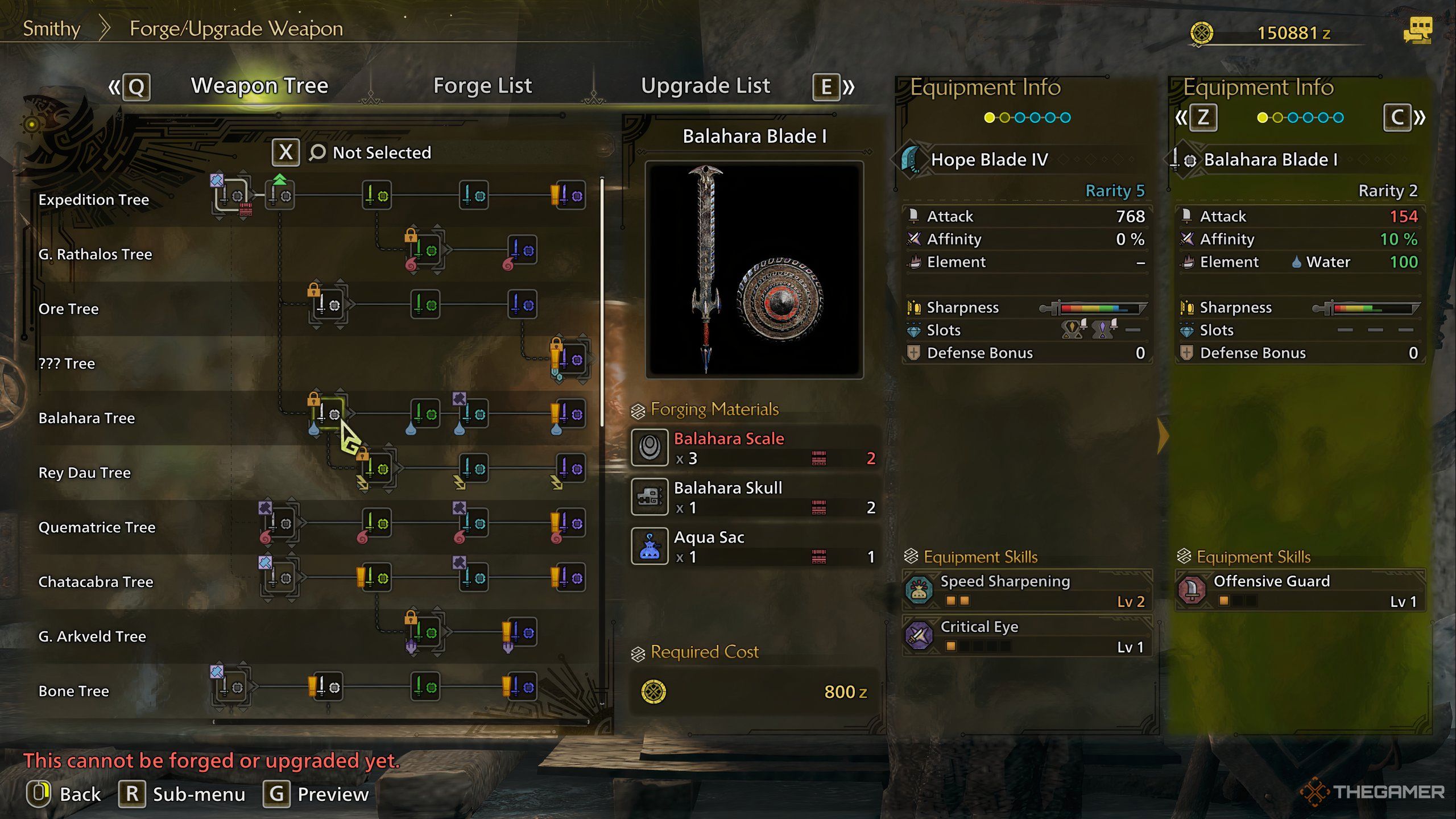Select the highlighted Balahara Blade I node
1456x819 pixels.
pyautogui.click(x=329, y=415)
